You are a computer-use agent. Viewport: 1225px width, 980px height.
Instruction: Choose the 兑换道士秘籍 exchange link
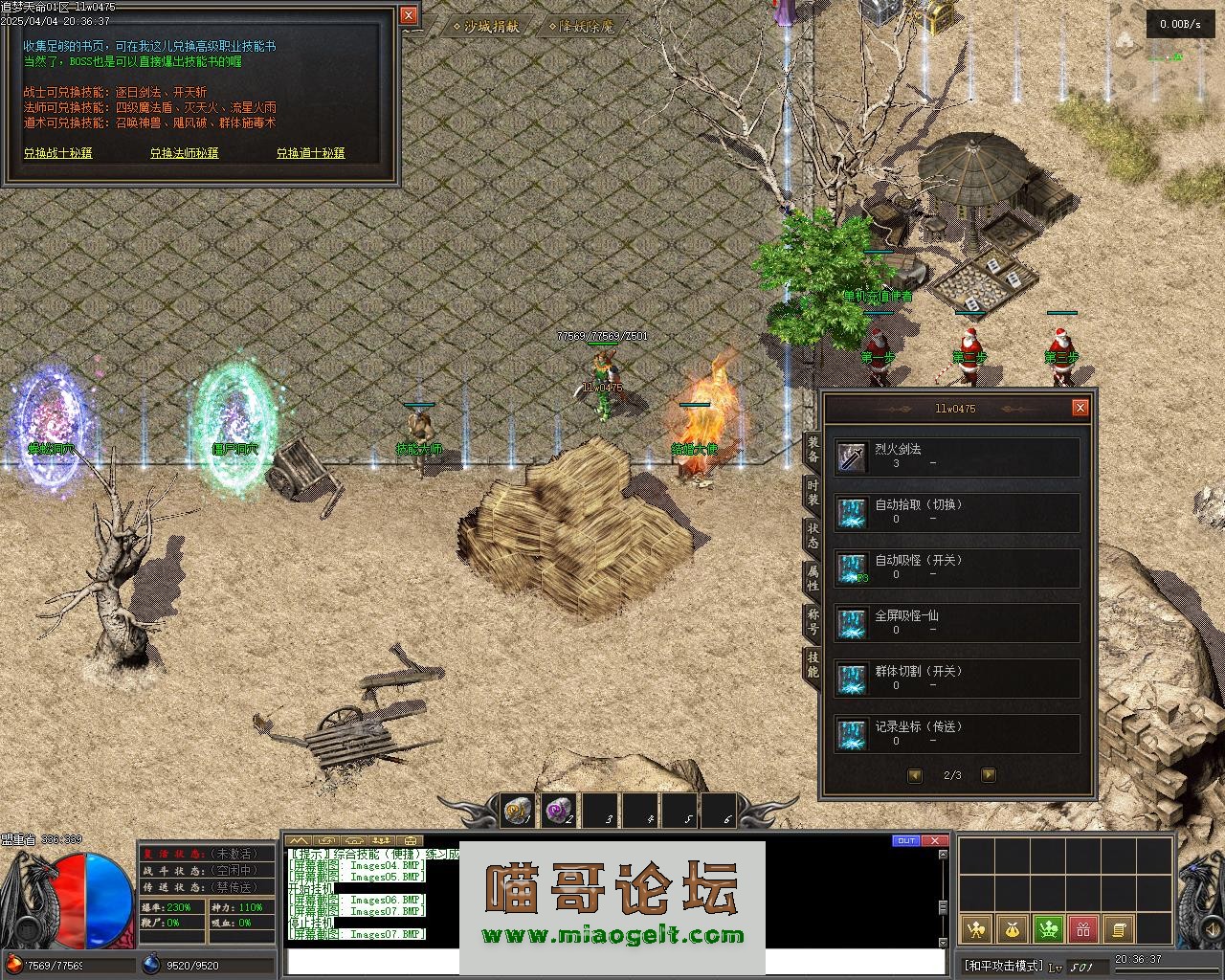point(310,153)
